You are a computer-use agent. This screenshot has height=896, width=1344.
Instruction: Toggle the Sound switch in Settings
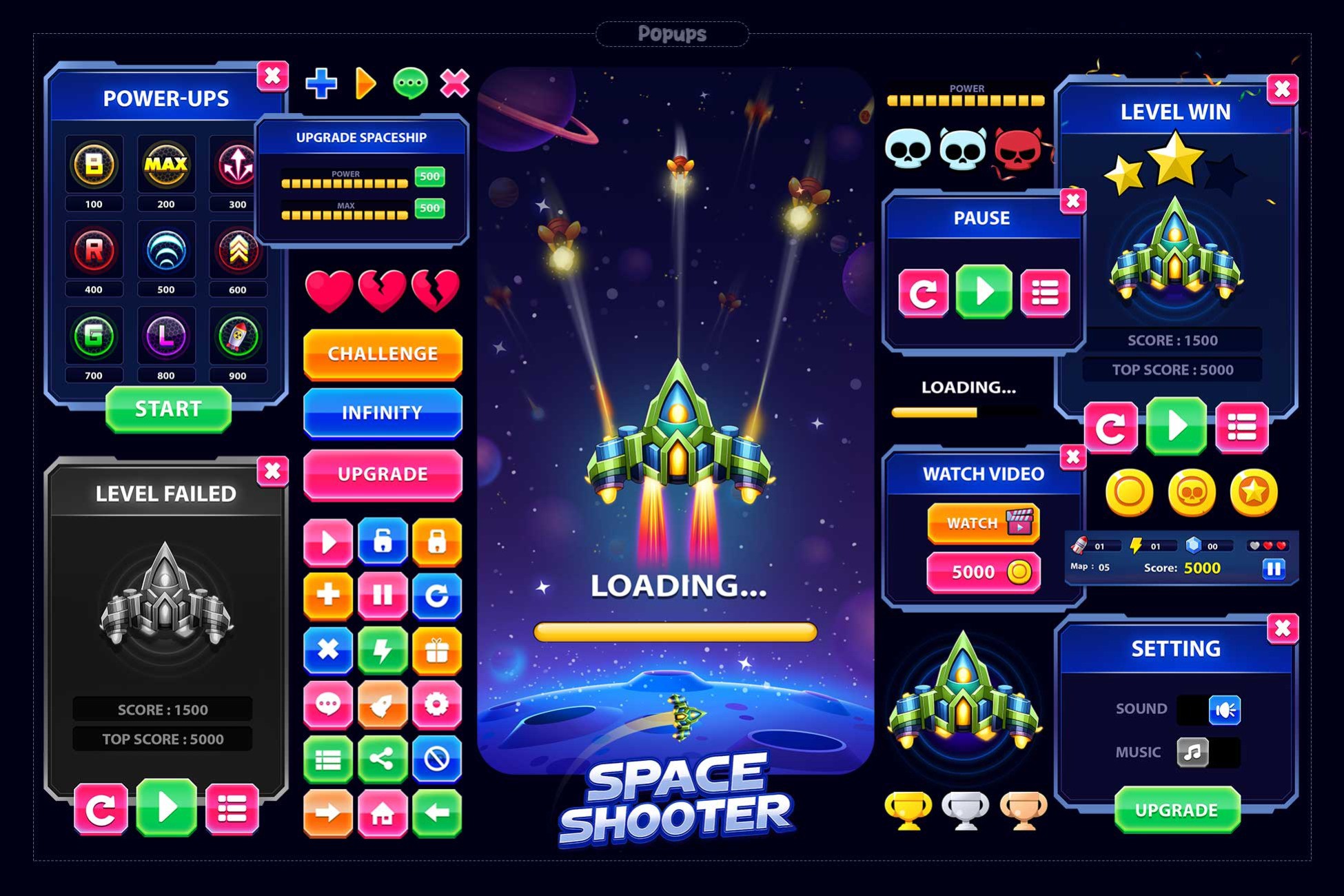[x=1224, y=708]
